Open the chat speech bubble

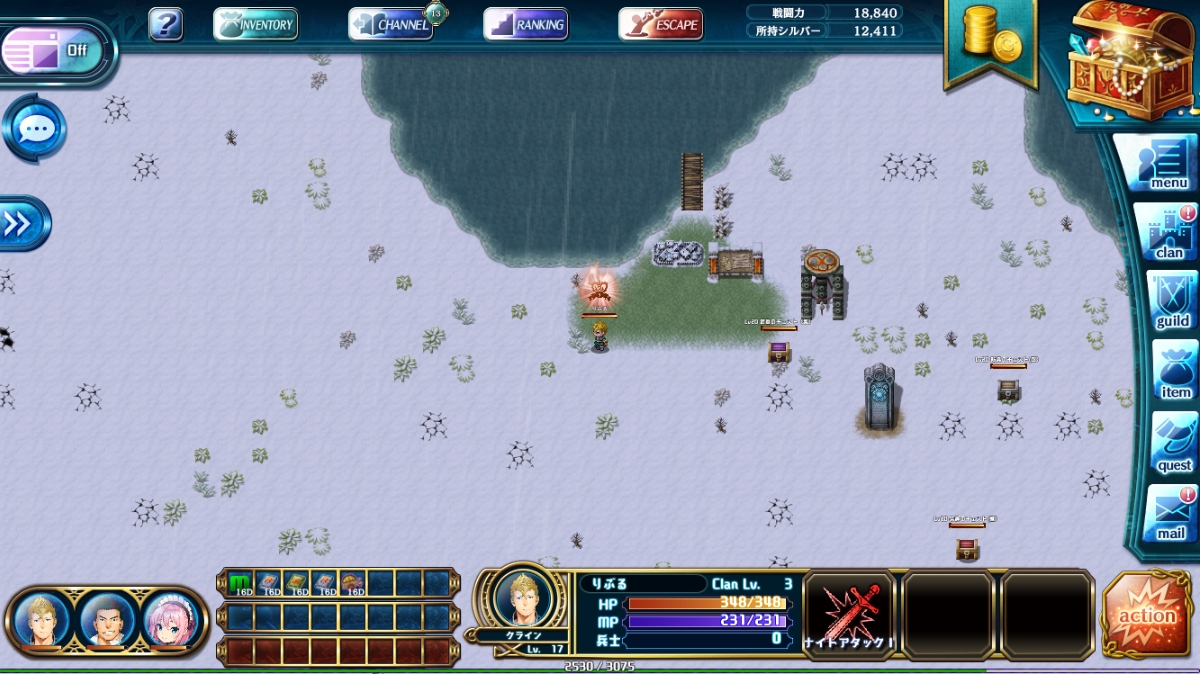[x=36, y=129]
